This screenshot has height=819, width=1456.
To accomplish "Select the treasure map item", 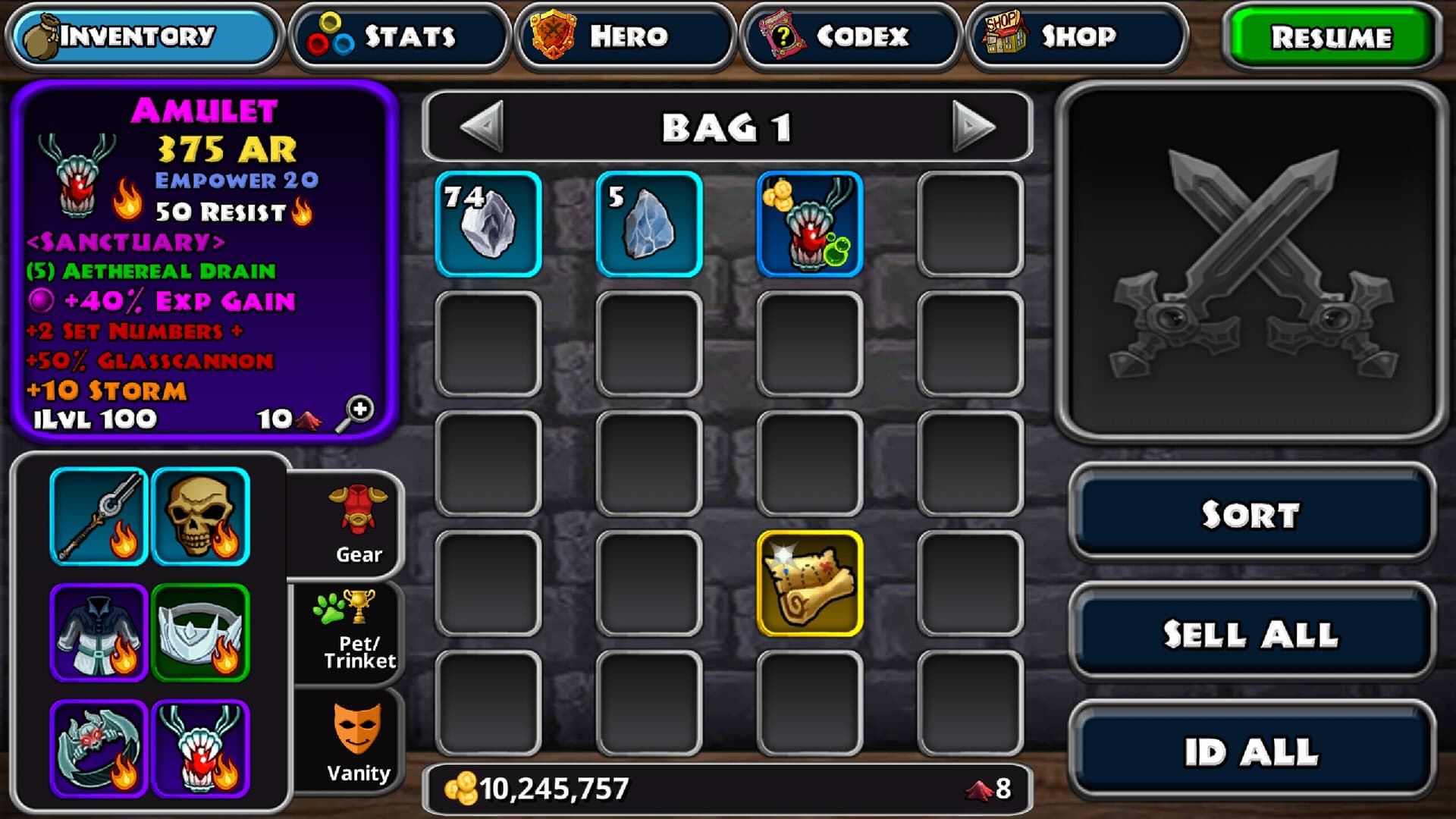I will tap(810, 583).
